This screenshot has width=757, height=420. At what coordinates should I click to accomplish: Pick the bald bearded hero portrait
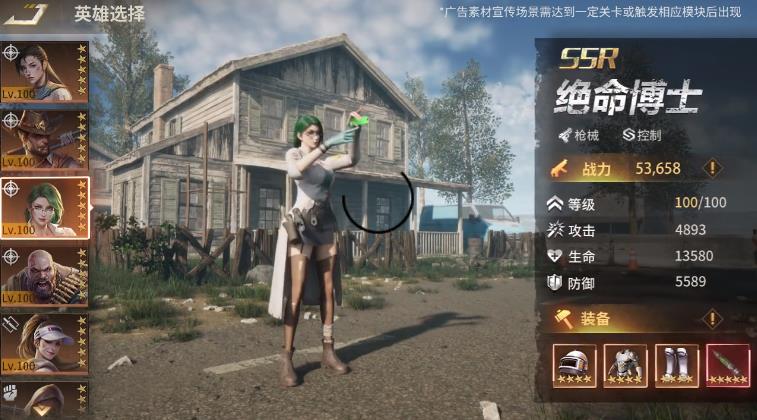[47, 276]
